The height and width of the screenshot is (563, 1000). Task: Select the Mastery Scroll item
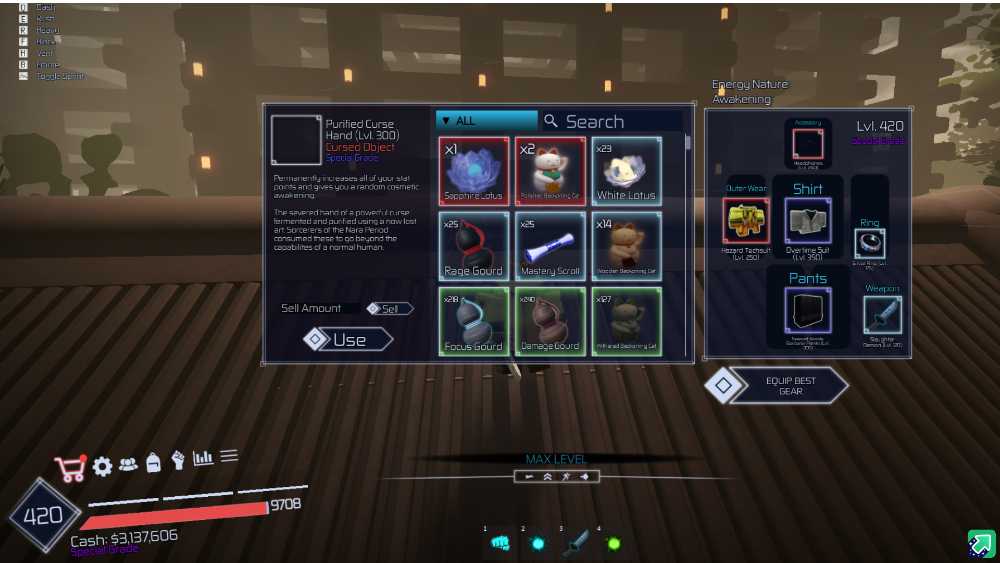point(550,246)
